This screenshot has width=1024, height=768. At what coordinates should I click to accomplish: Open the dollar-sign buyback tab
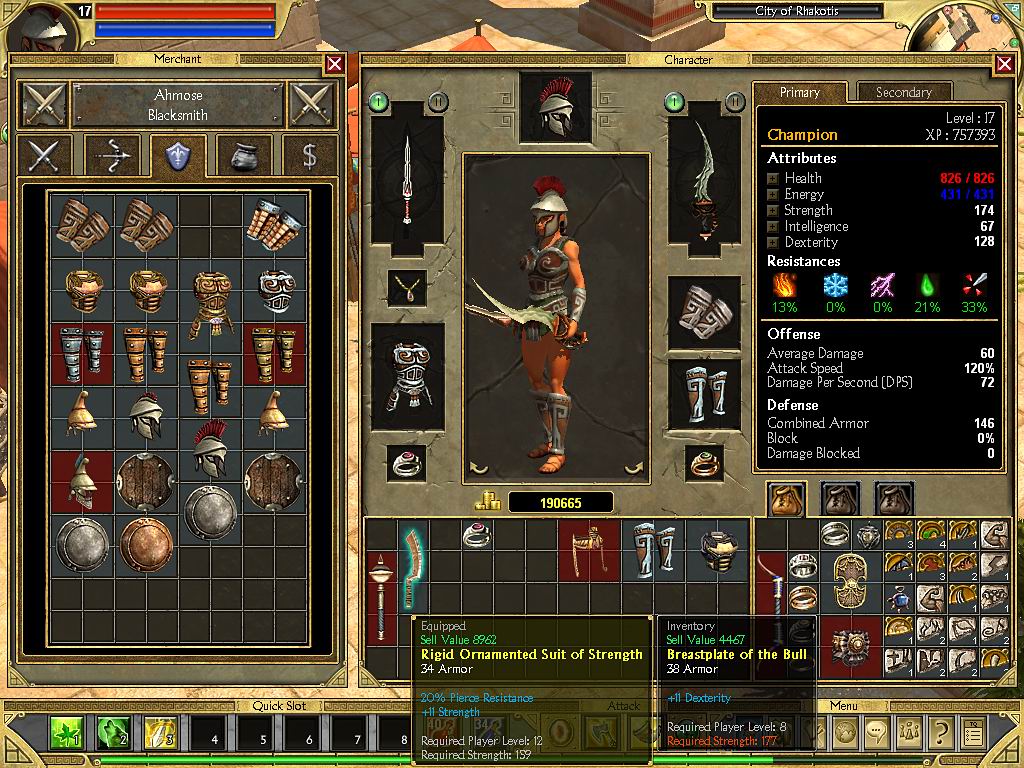tap(309, 155)
